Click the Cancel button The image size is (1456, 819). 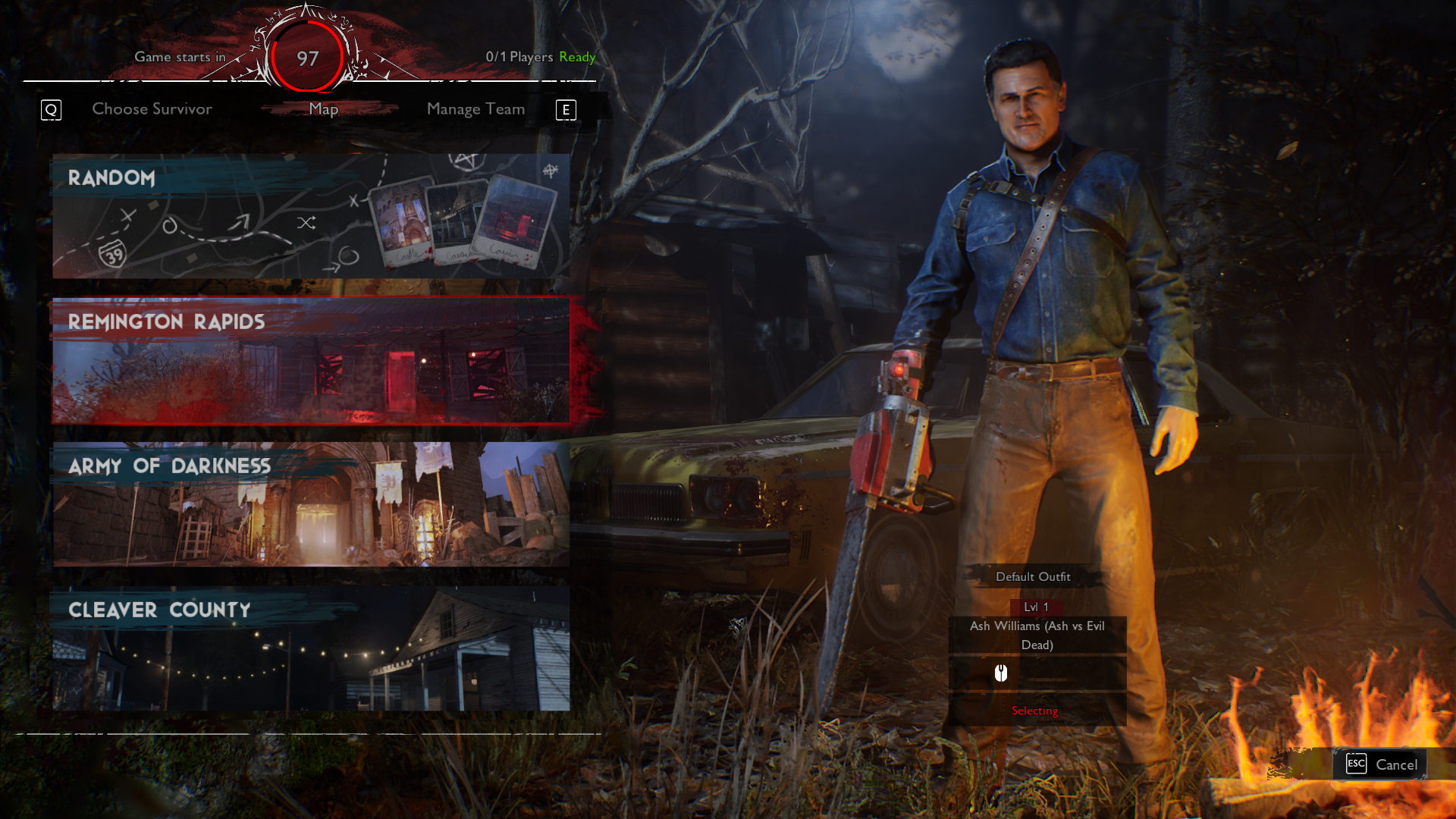pyautogui.click(x=1381, y=764)
